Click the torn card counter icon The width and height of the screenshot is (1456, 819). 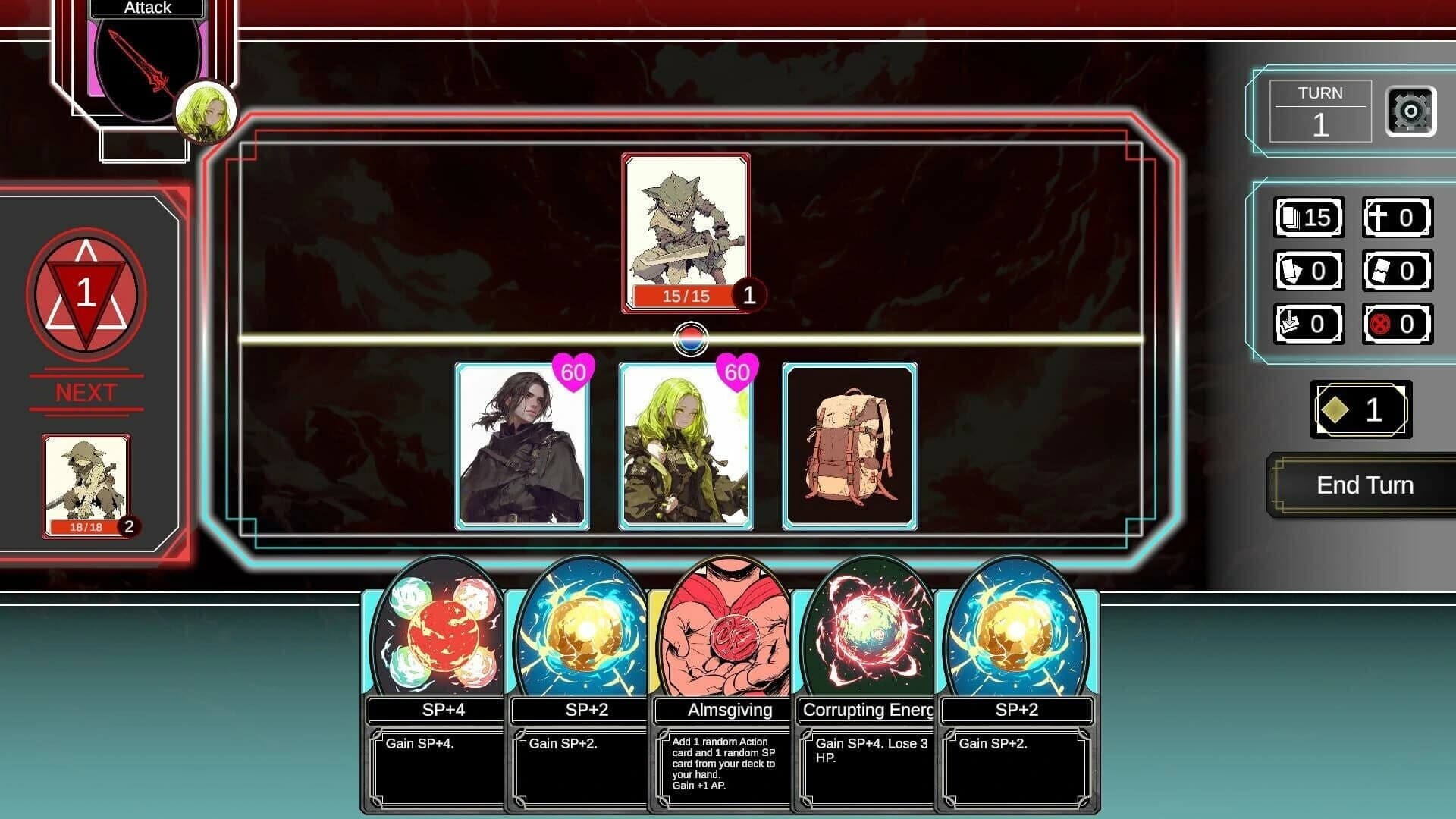[x=1398, y=271]
